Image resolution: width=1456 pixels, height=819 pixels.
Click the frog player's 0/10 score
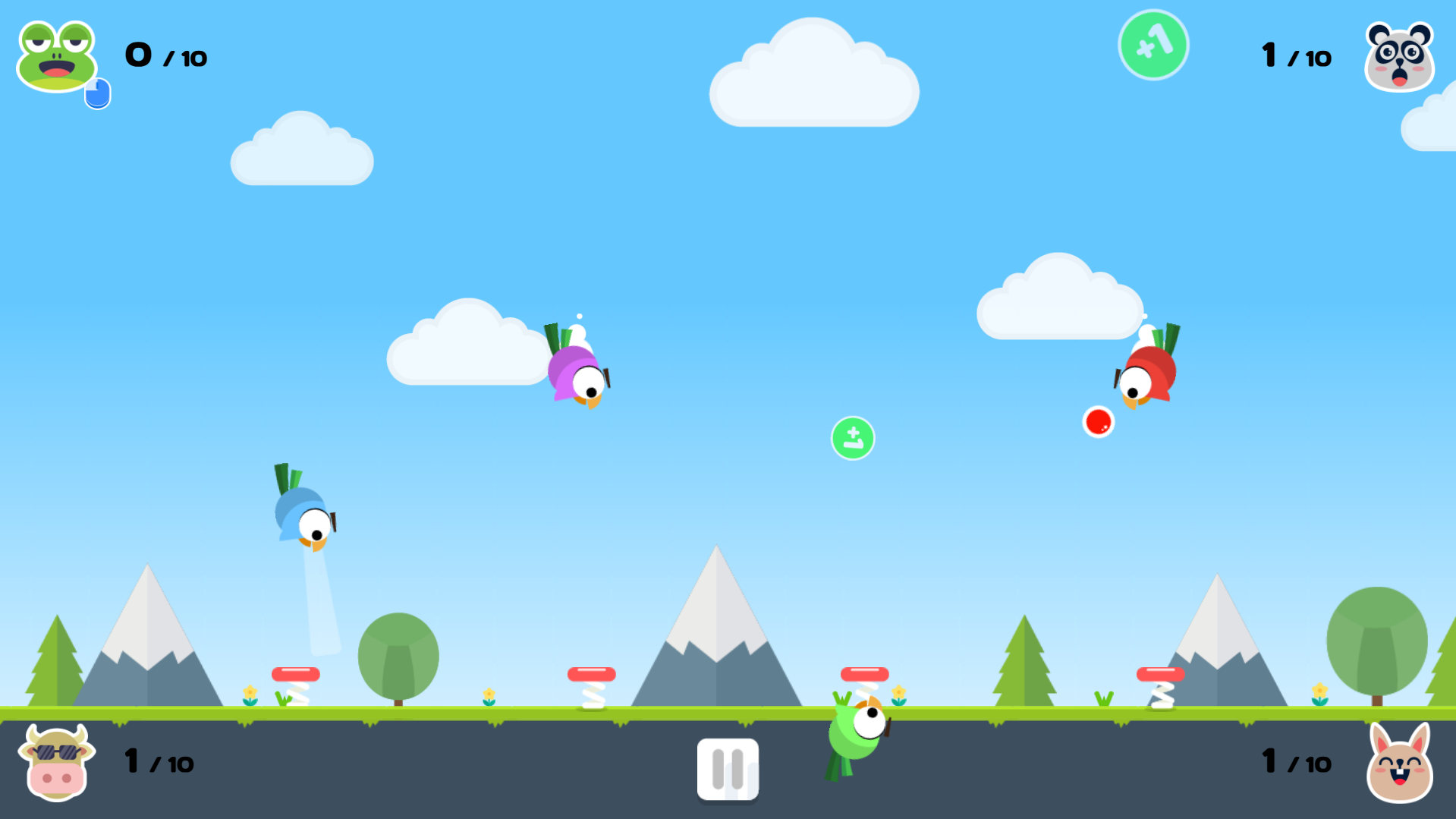163,55
